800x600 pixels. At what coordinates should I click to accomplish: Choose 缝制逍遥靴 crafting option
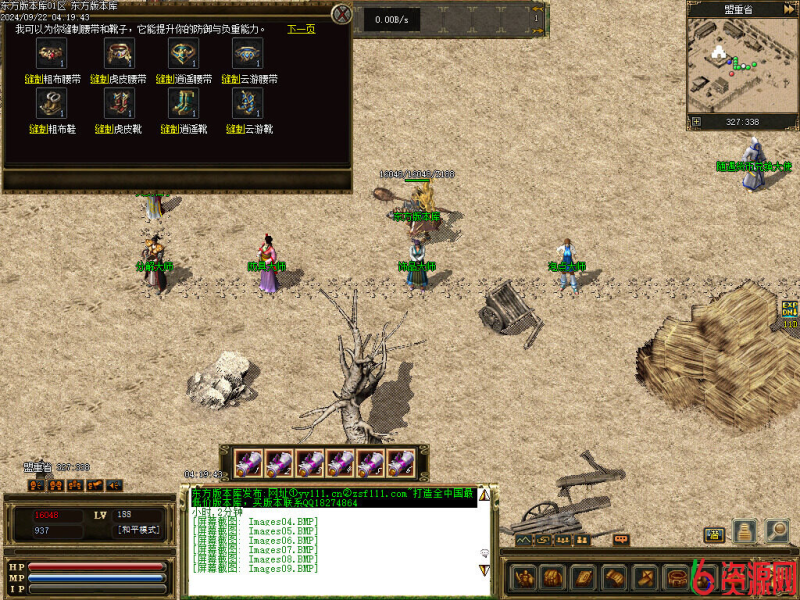point(184,129)
